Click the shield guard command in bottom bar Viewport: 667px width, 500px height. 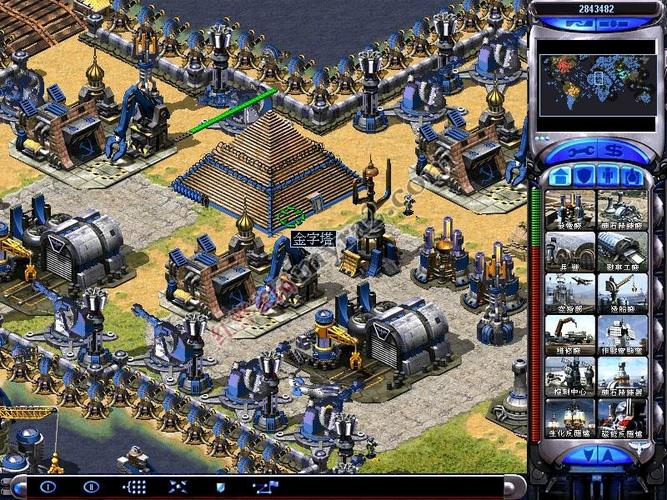click(220, 487)
